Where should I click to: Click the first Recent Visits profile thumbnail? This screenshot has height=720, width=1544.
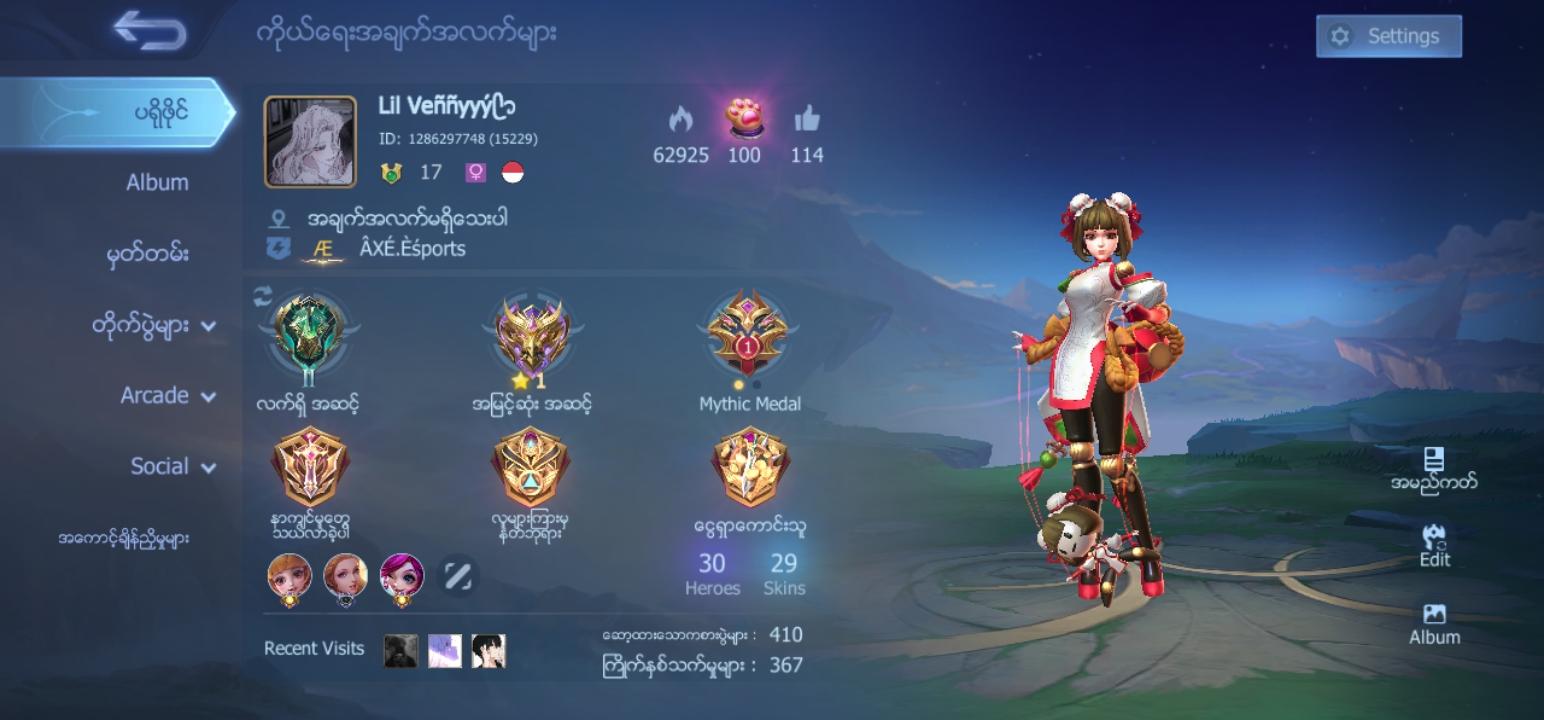click(x=399, y=650)
